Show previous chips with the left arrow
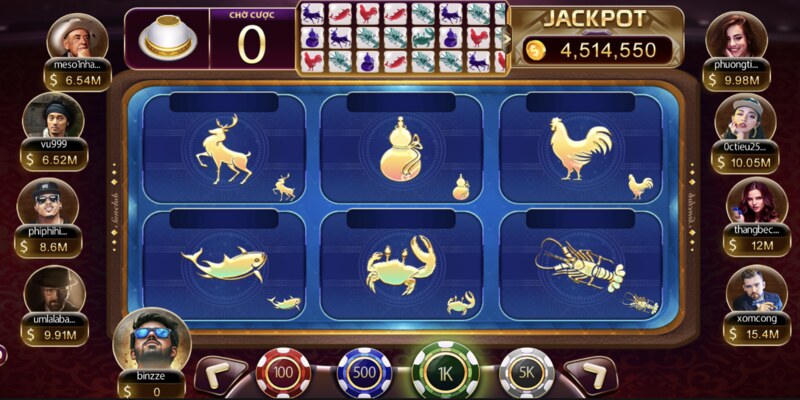800x400 pixels. [221, 375]
